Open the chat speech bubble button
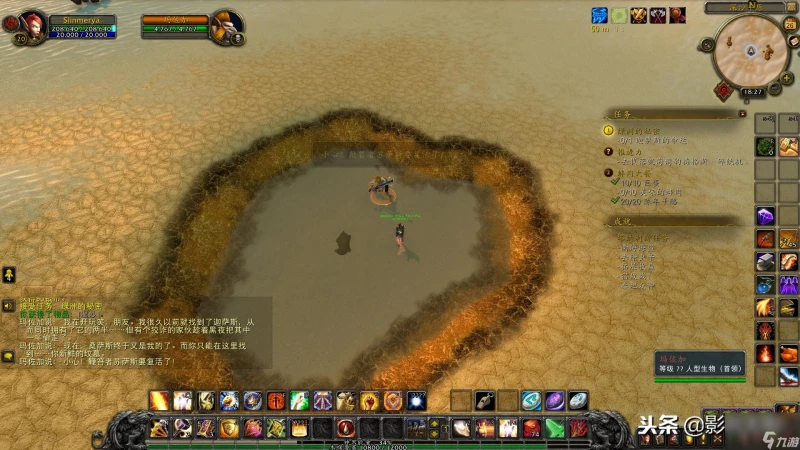 (7, 354)
